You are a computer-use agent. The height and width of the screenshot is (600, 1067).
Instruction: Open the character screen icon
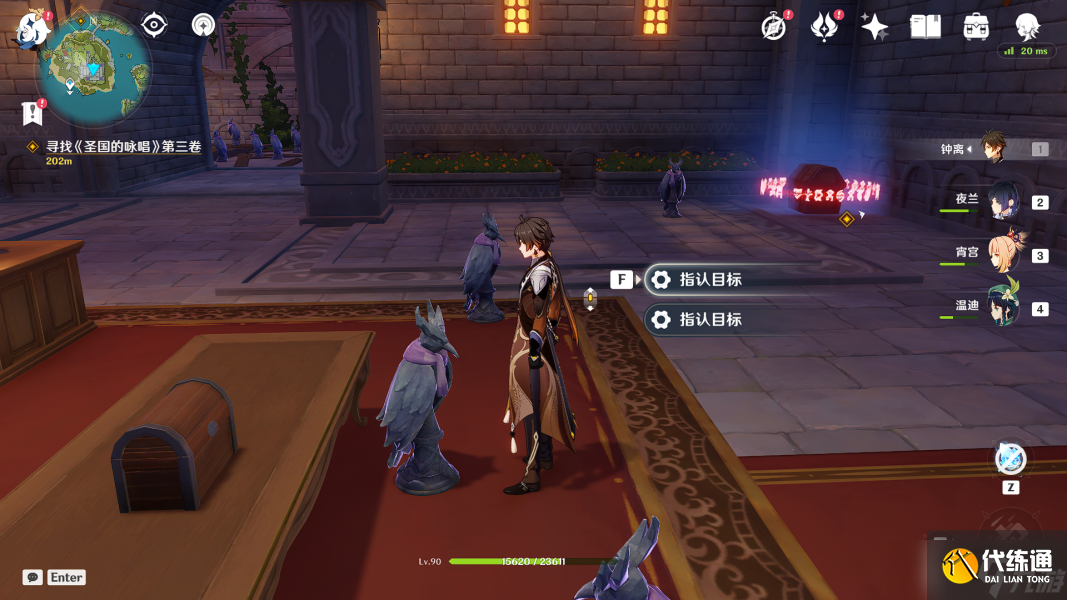(1027, 27)
